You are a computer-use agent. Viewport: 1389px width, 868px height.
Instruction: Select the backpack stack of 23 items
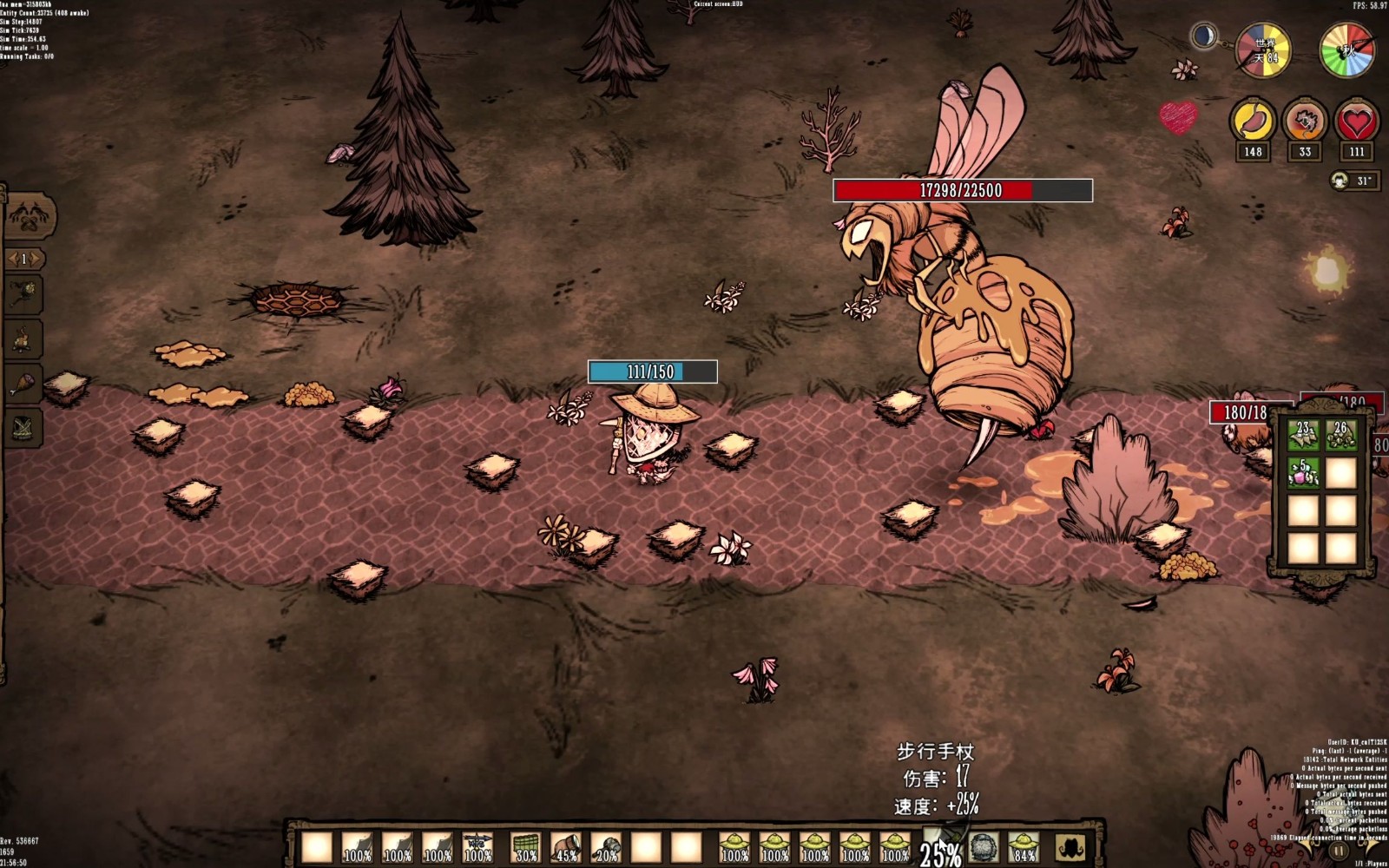coord(1303,436)
